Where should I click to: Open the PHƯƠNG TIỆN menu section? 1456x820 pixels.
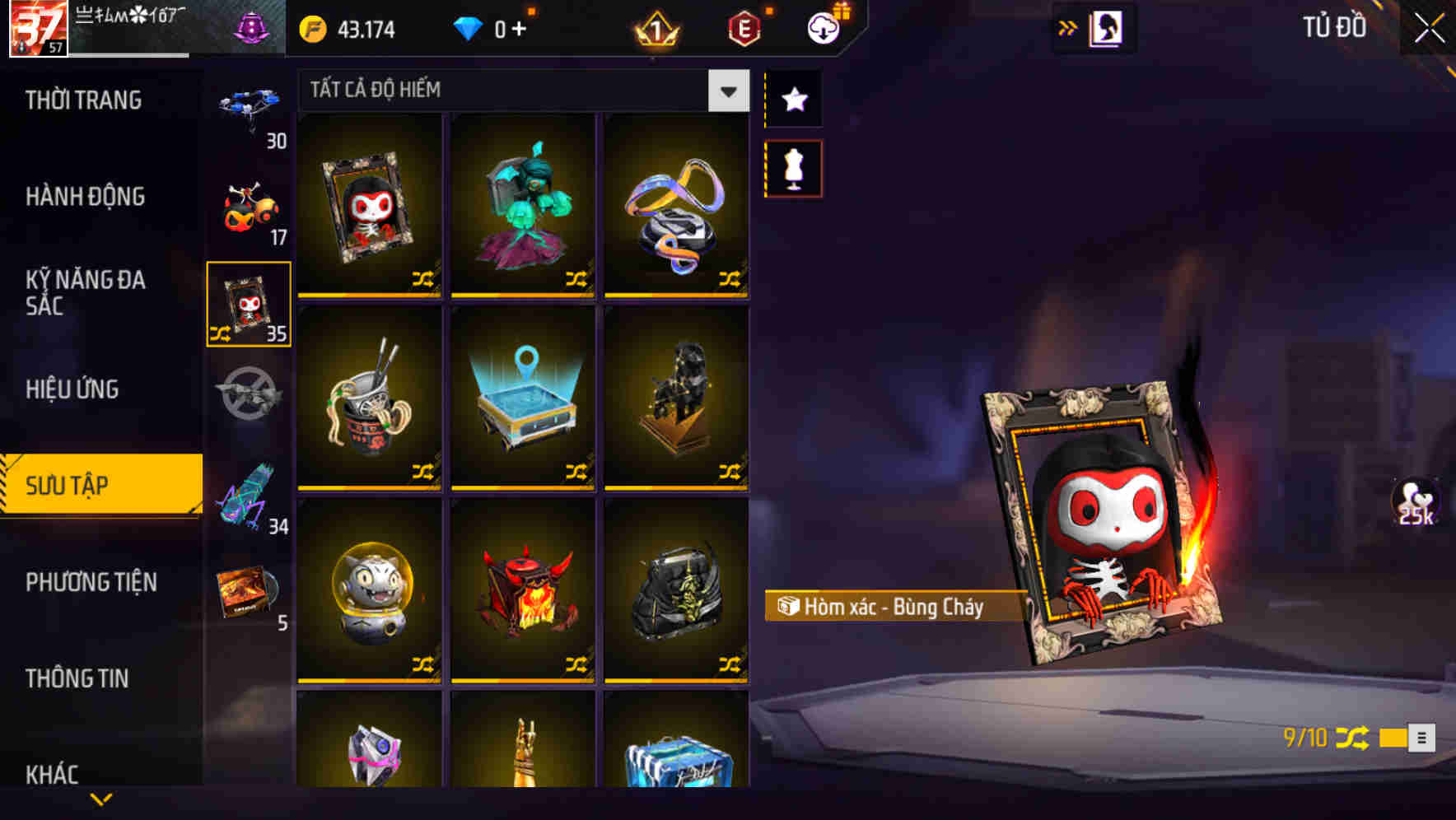tap(91, 582)
